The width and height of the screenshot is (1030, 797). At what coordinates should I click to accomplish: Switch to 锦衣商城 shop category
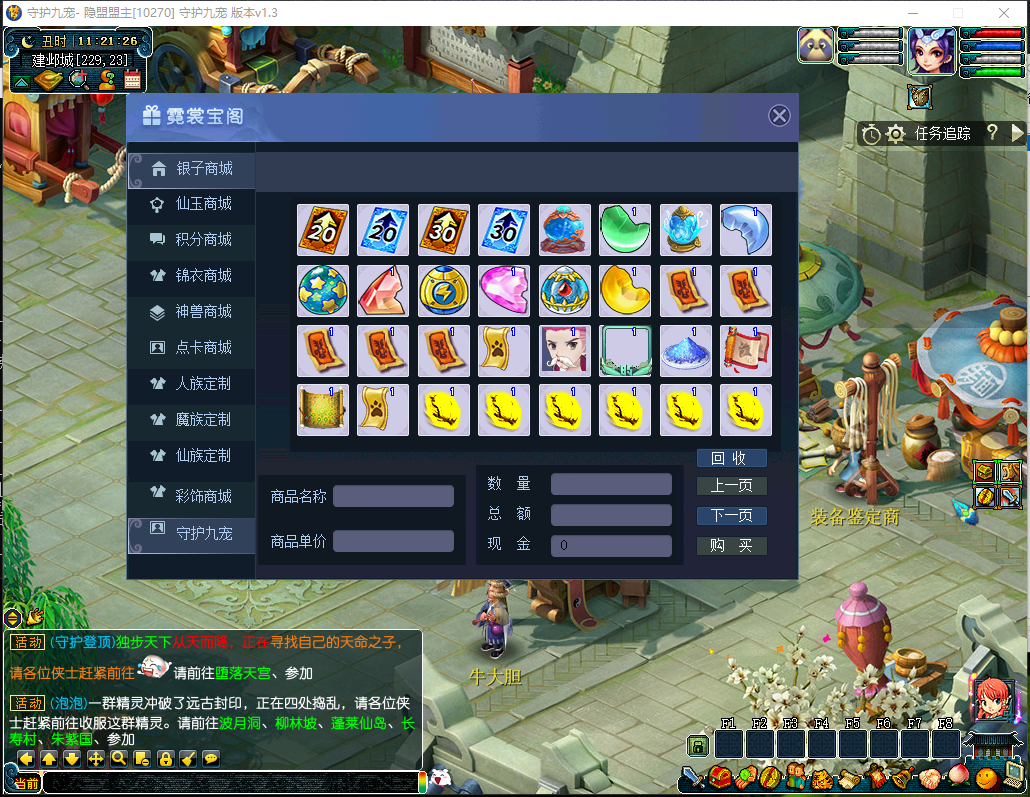pos(191,276)
